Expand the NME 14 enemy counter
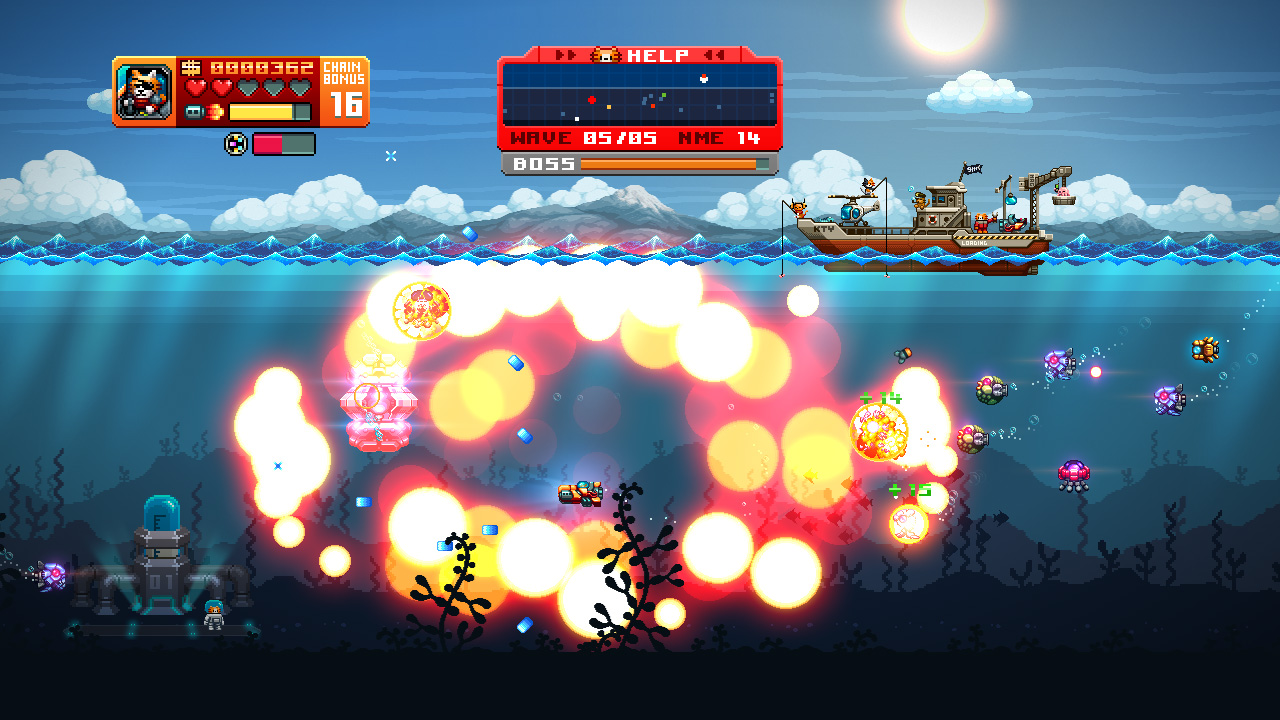The image size is (1280, 720). pos(718,138)
